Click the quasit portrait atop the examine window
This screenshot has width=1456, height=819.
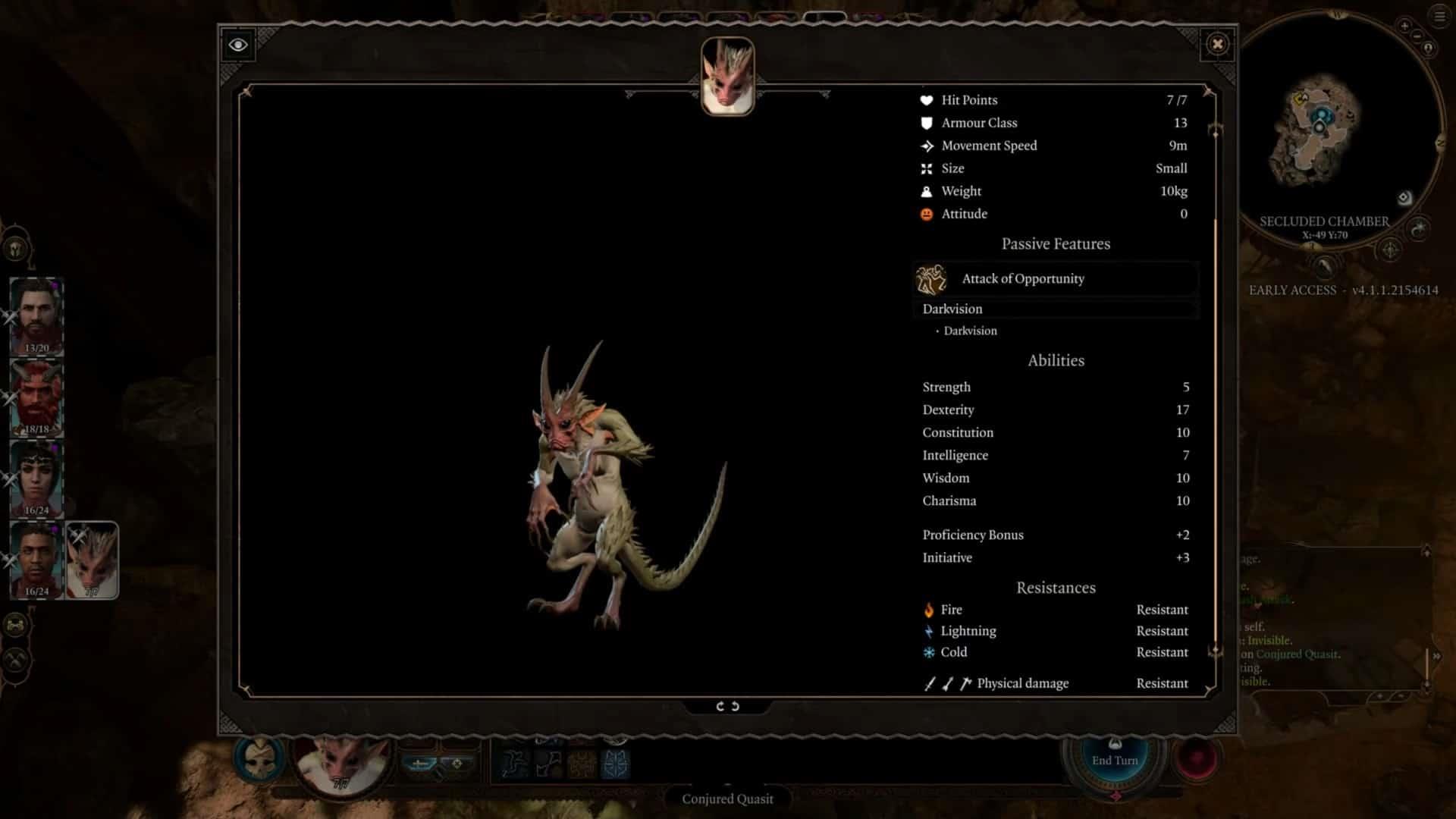coord(727,77)
